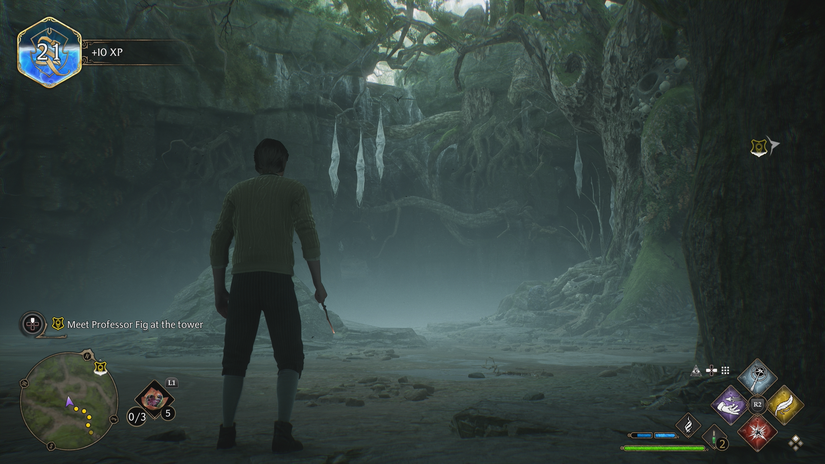The image size is (825, 464).
Task: Use the Chinese Chomping Cabbage item slot
Action: (x=153, y=397)
